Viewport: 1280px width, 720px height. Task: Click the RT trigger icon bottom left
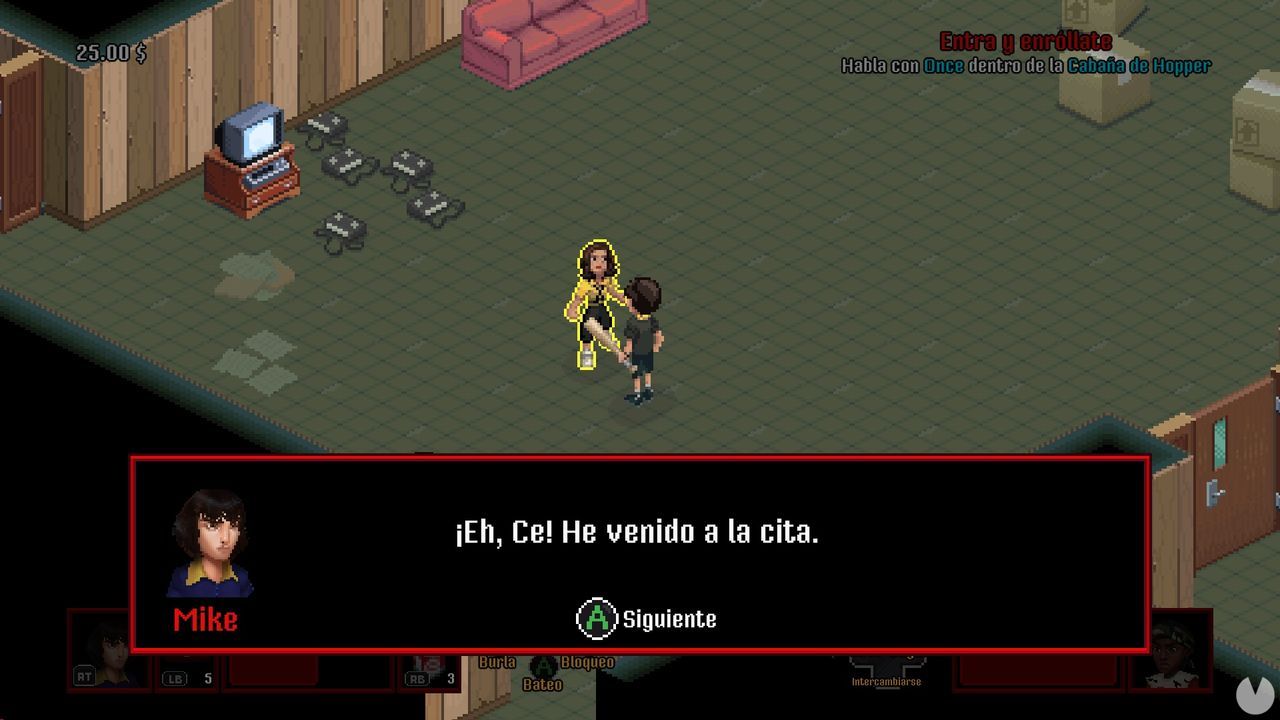click(85, 677)
